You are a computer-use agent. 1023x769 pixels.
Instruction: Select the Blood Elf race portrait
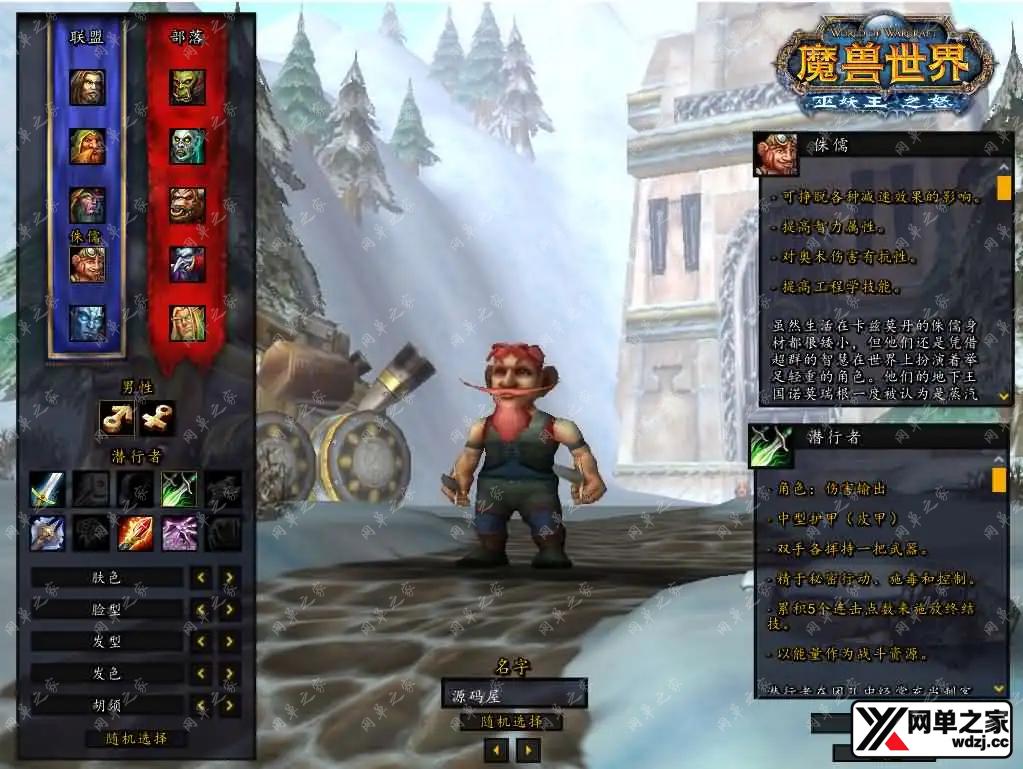pyautogui.click(x=187, y=323)
